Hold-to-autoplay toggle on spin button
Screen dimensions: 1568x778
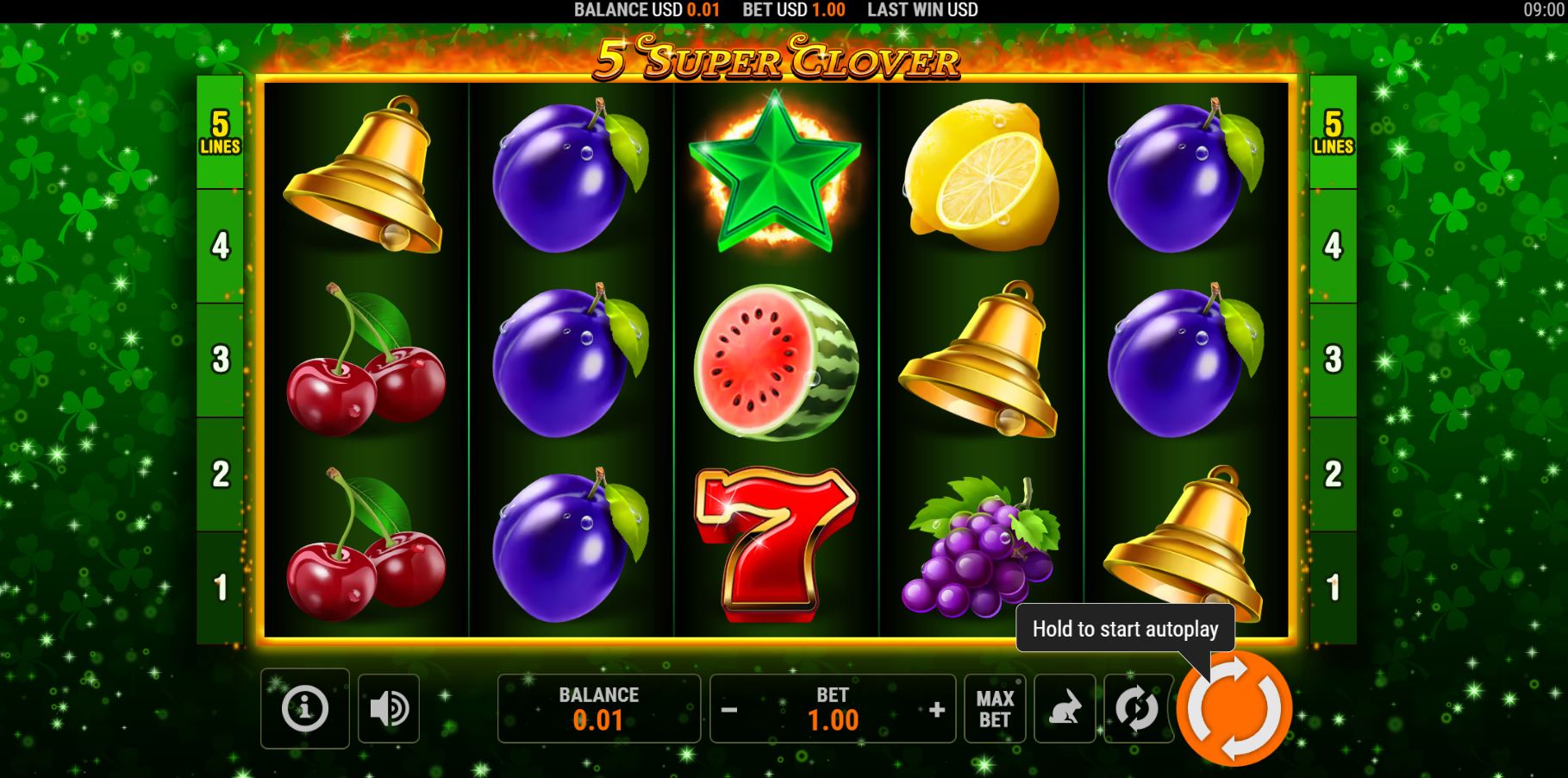pyautogui.click(x=1236, y=709)
